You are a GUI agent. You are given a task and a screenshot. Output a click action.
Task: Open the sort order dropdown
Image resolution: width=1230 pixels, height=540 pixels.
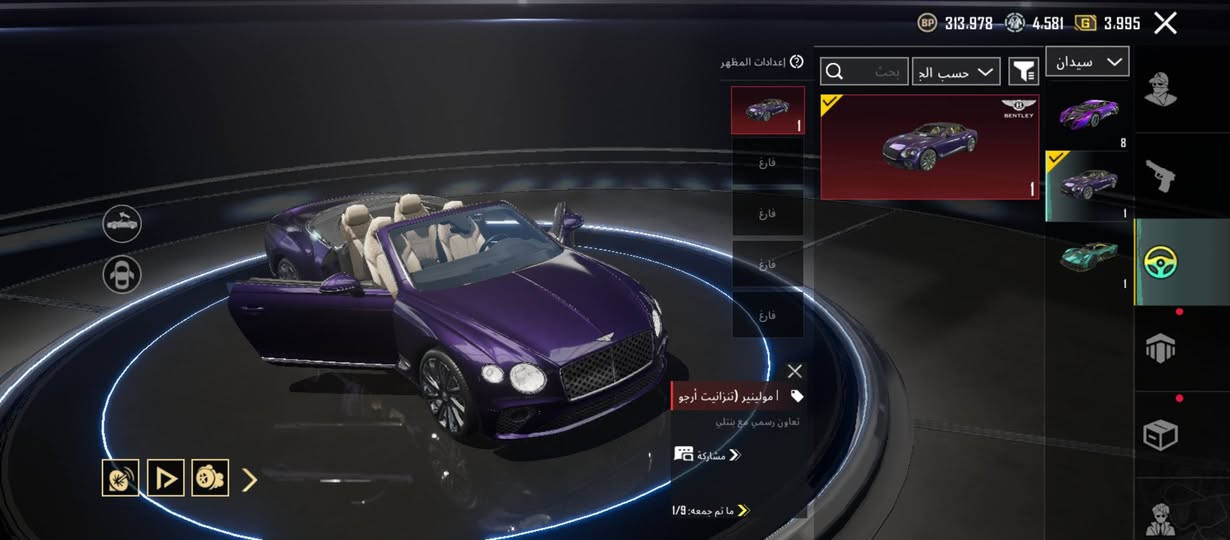[956, 71]
